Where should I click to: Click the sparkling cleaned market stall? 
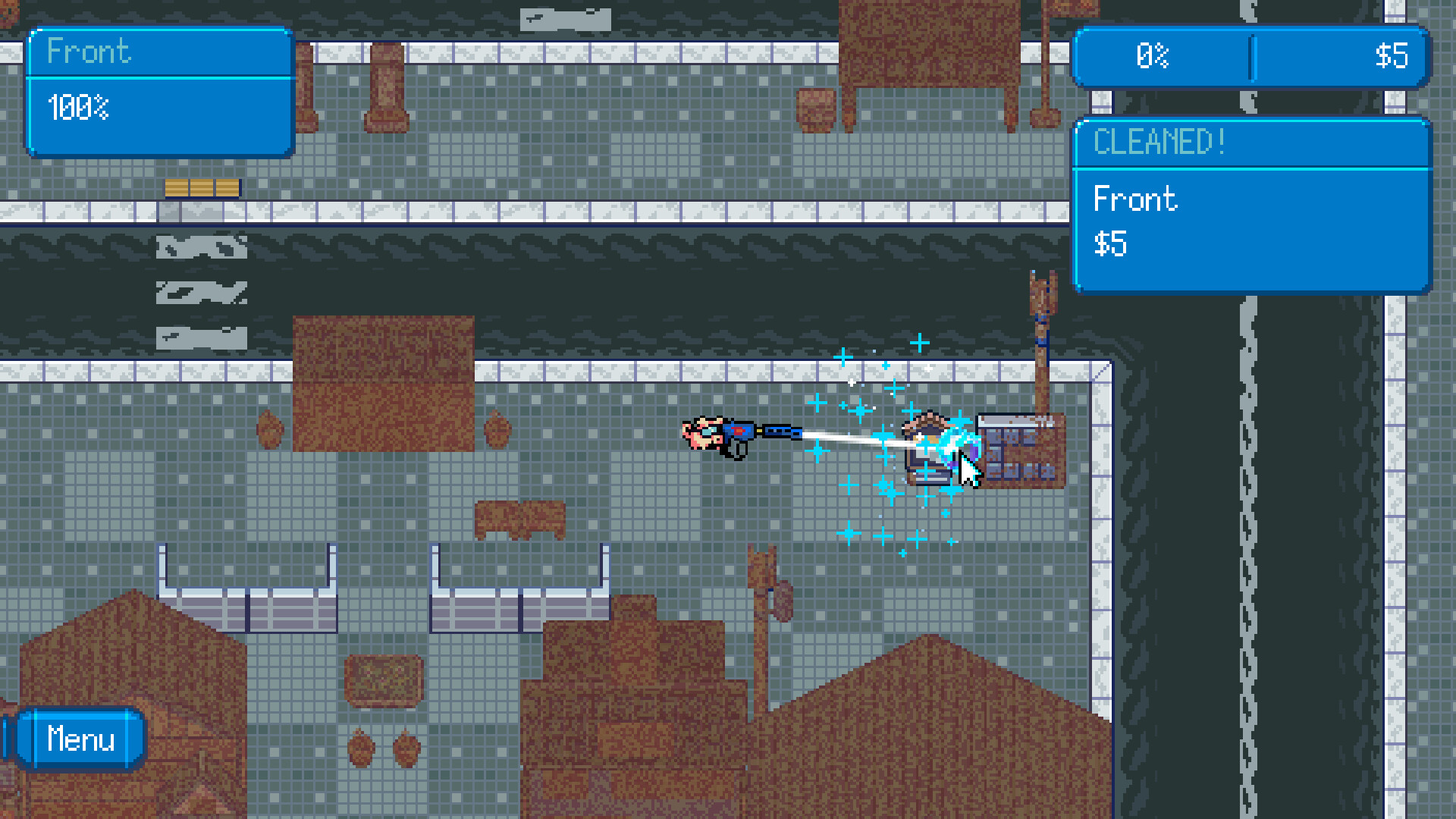(933, 447)
